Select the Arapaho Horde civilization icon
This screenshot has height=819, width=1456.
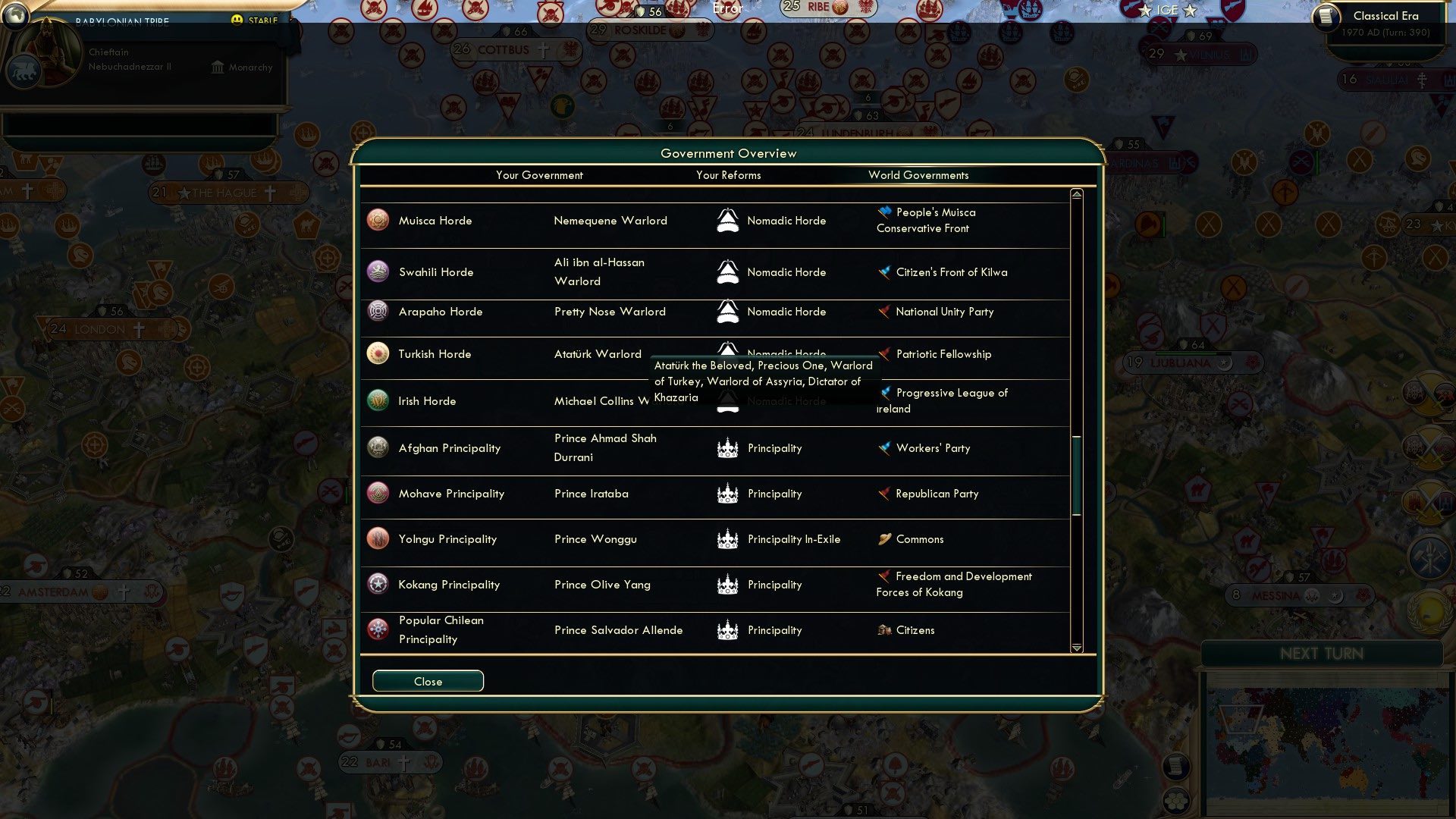(x=377, y=311)
